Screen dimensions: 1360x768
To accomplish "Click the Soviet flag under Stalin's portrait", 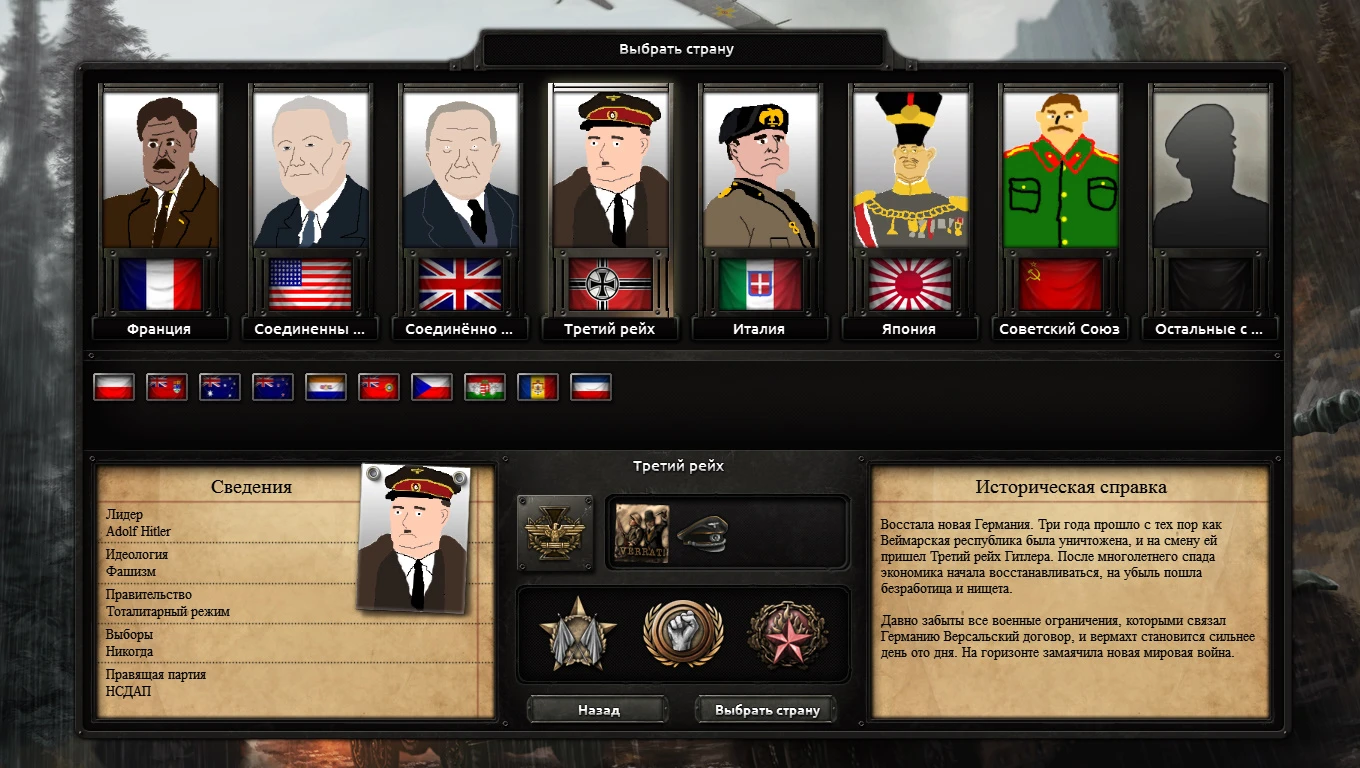I will pyautogui.click(x=1059, y=283).
